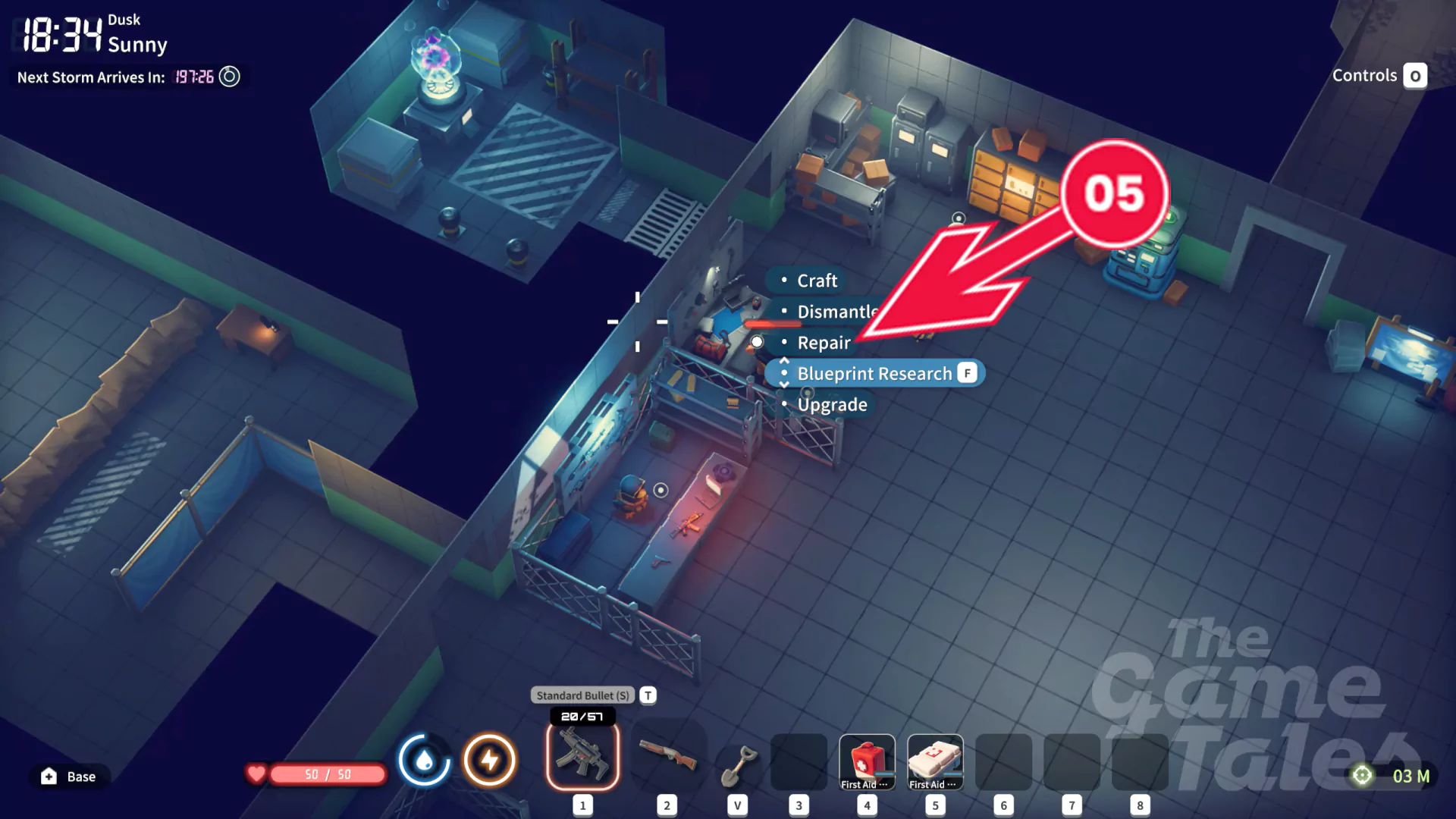This screenshot has width=1456, height=819.
Task: Select the submachine gun hotbar slot
Action: pyautogui.click(x=582, y=756)
